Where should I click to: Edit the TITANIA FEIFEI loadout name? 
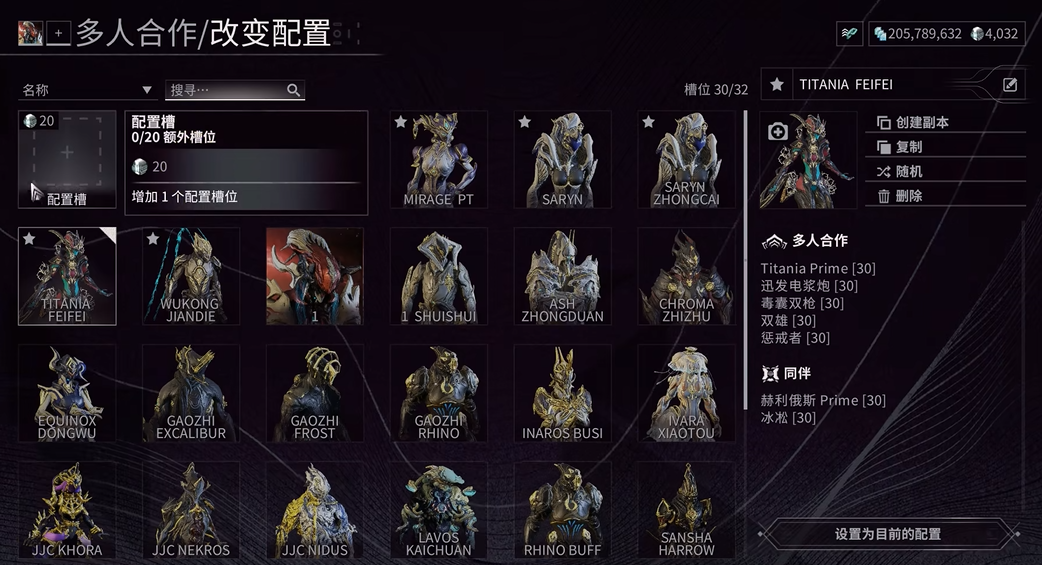[x=1010, y=85]
